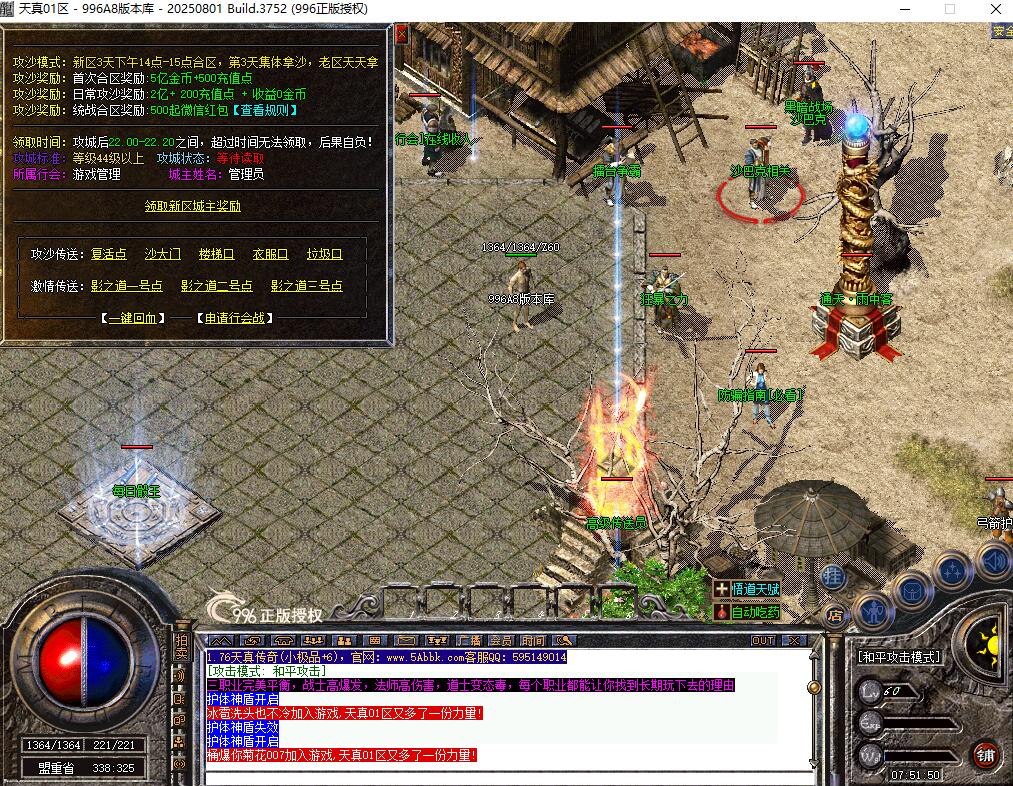This screenshot has height=786, width=1013.
Task: Choose the 楼梯口 teleport link
Action: [x=216, y=254]
